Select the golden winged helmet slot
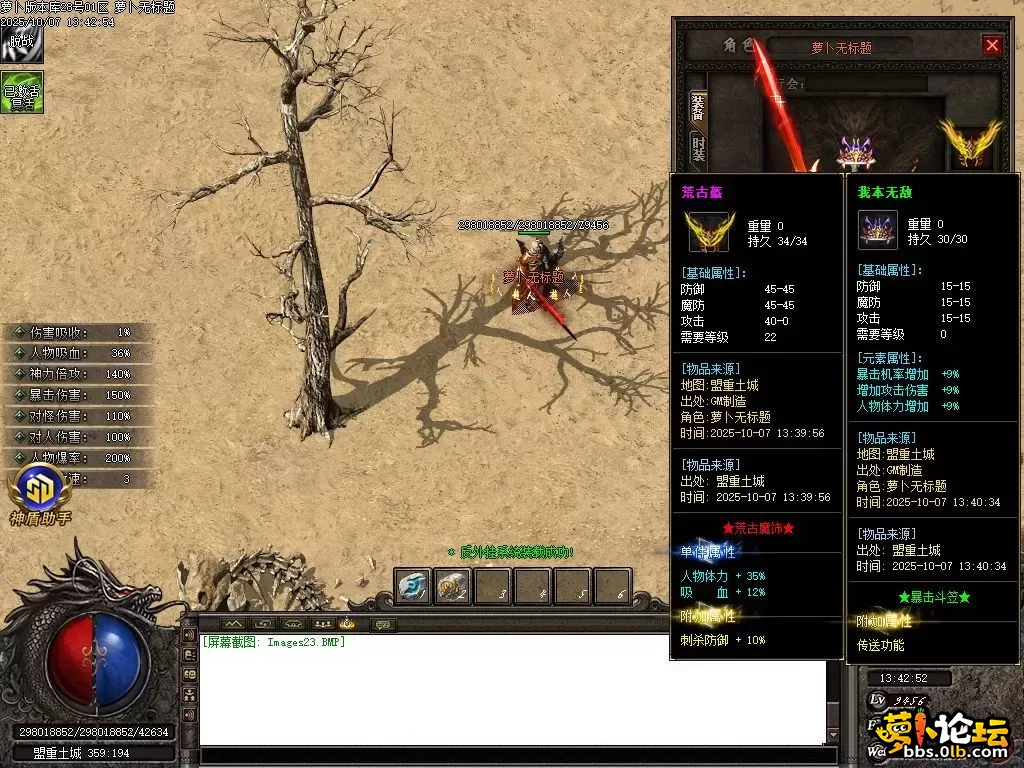This screenshot has width=1024, height=768. 968,144
